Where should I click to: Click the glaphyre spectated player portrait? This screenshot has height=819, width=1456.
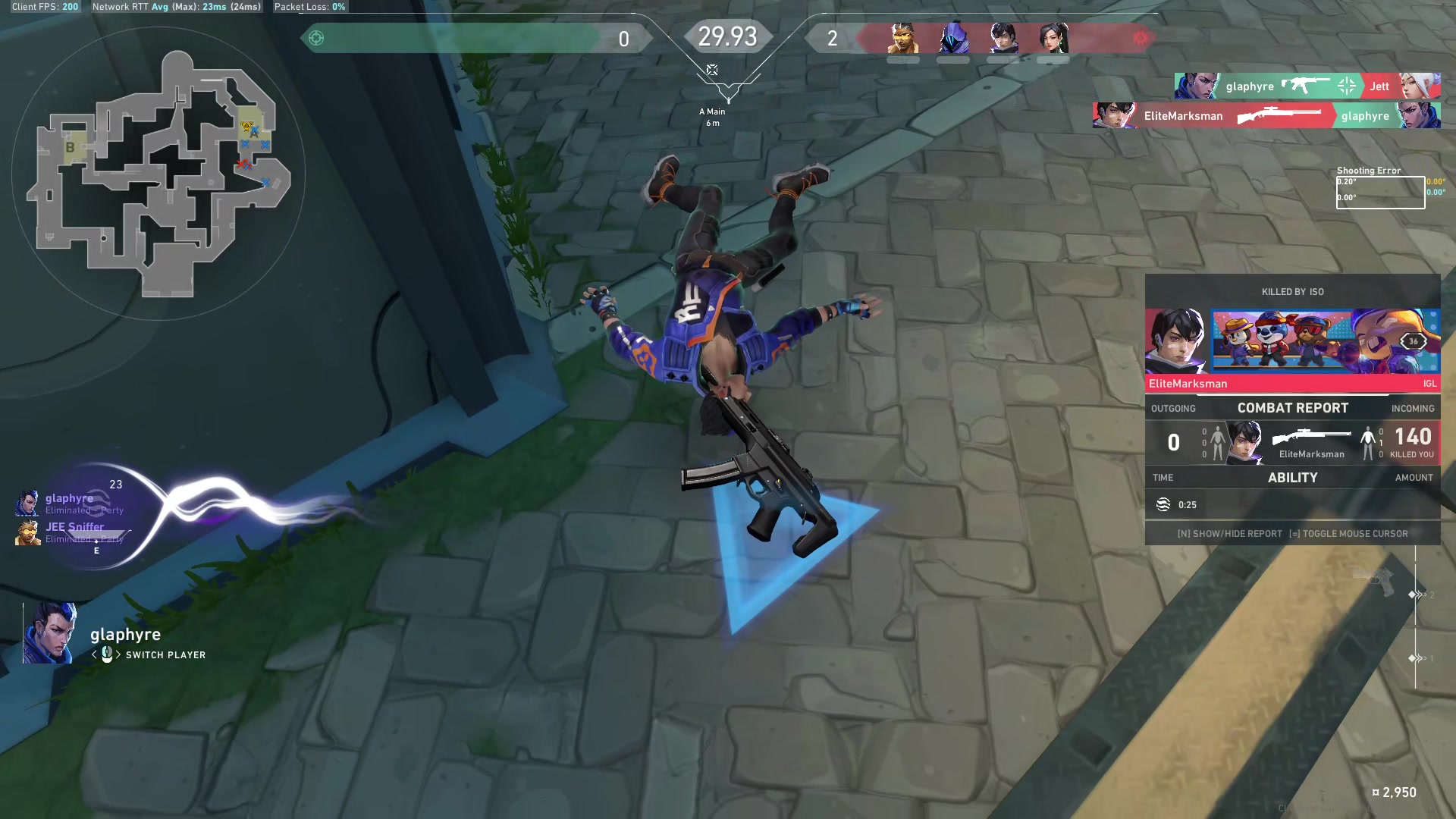(50, 633)
